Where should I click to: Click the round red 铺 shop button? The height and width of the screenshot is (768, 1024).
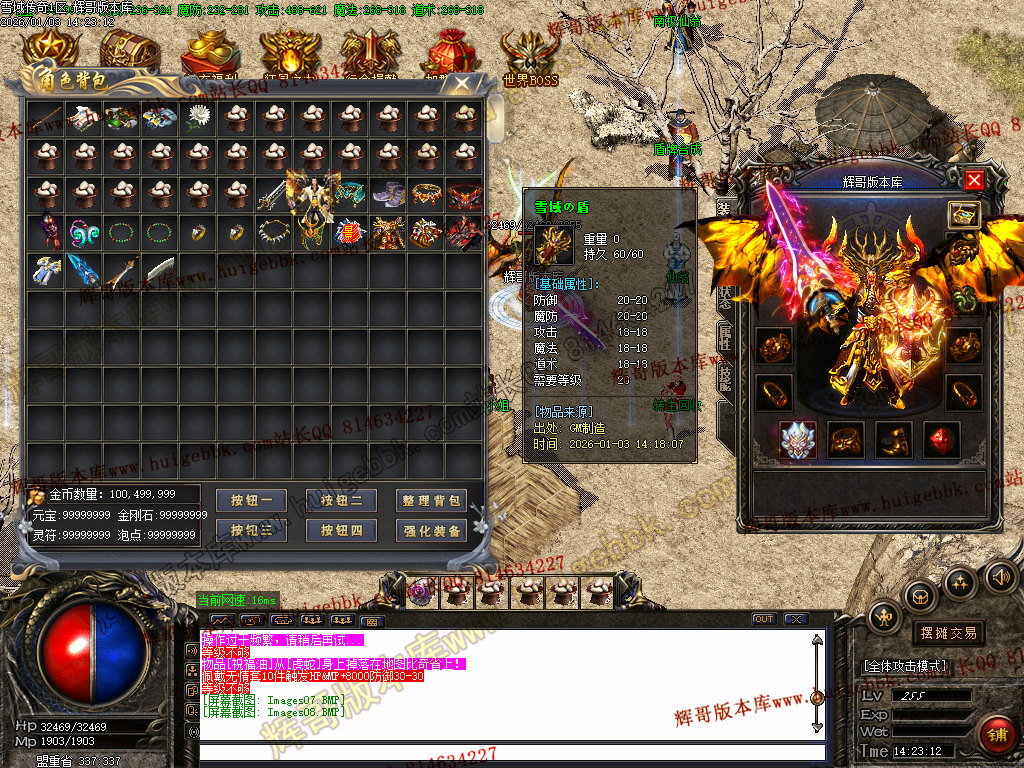coord(995,734)
